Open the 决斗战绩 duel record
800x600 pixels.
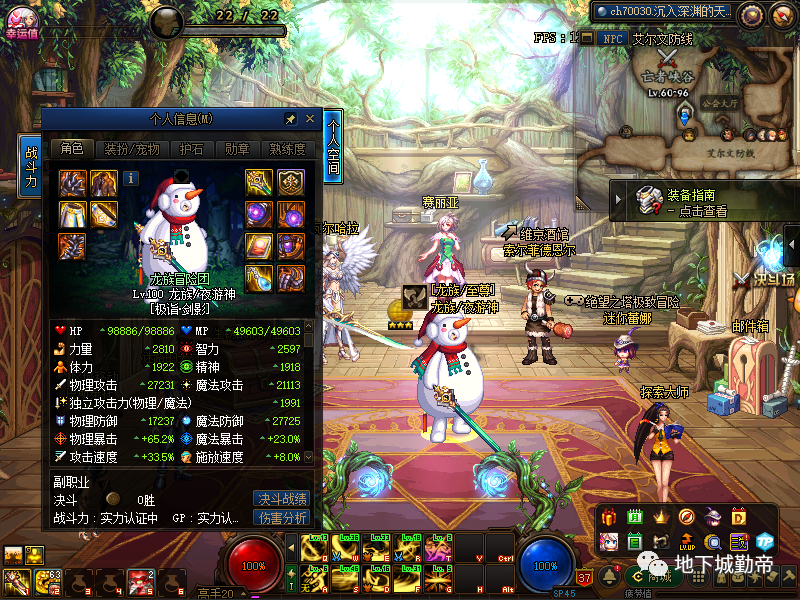(x=281, y=499)
